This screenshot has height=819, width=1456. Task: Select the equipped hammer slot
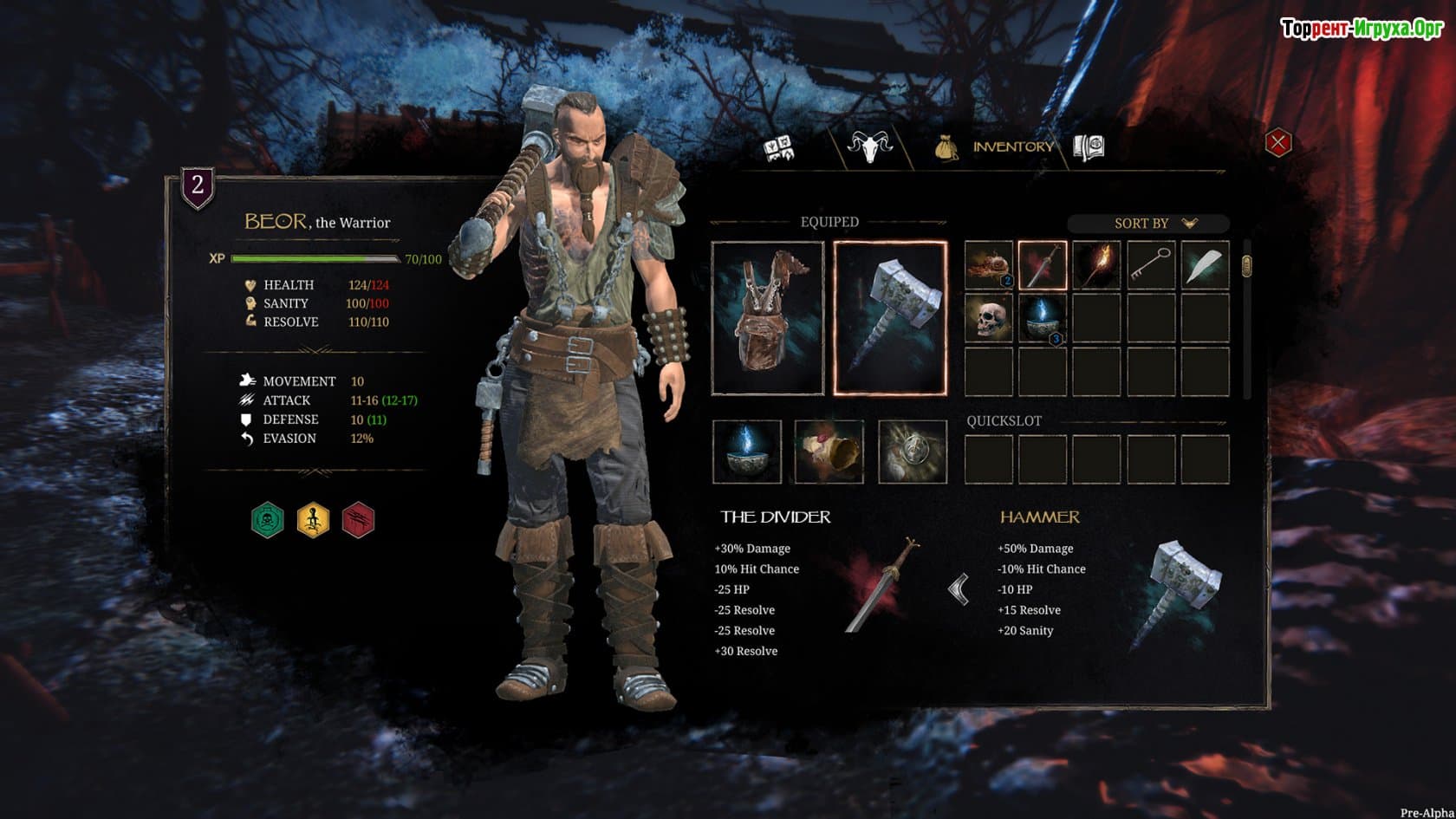point(890,318)
